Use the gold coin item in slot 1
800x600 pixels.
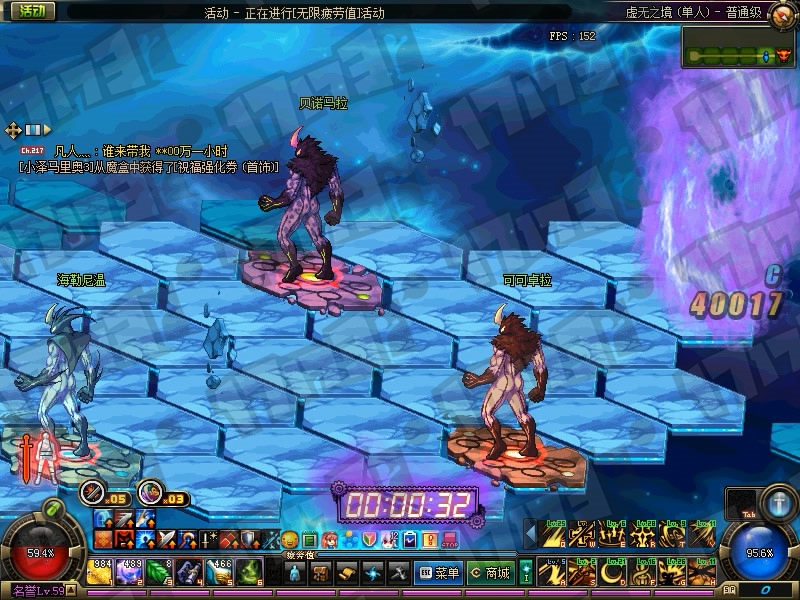(100, 572)
